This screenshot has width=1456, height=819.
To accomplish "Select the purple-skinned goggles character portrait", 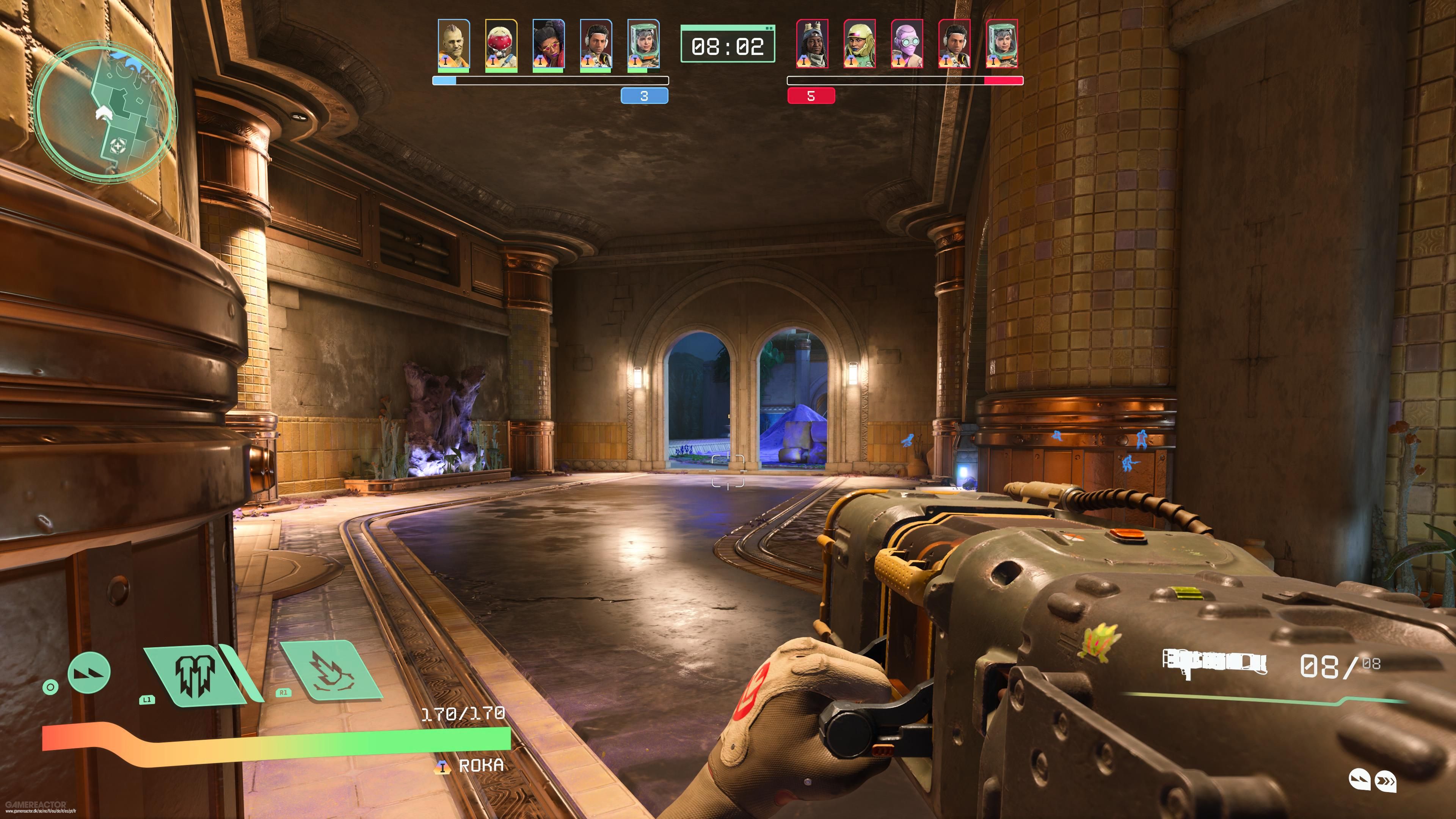I will pyautogui.click(x=907, y=44).
